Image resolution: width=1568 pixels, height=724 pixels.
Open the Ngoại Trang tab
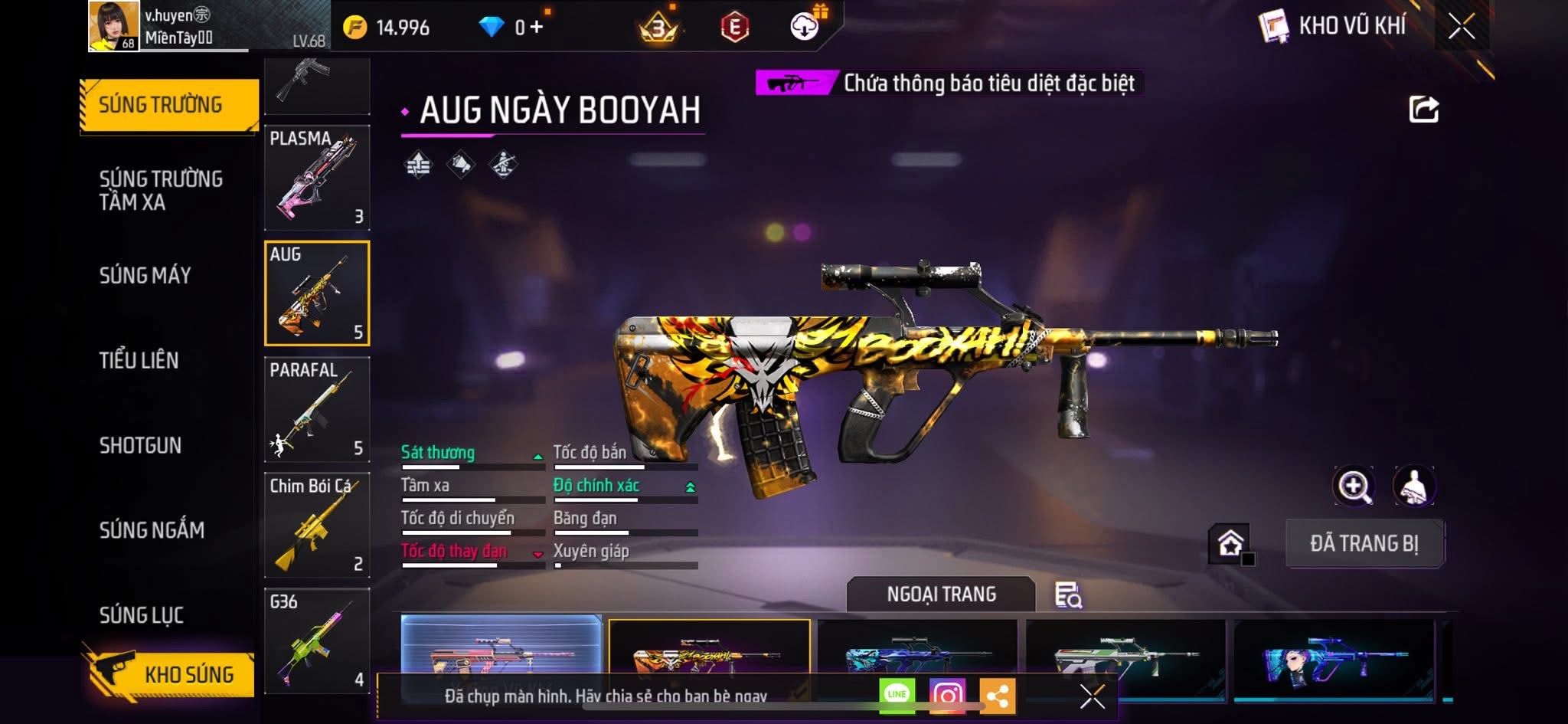tap(941, 594)
